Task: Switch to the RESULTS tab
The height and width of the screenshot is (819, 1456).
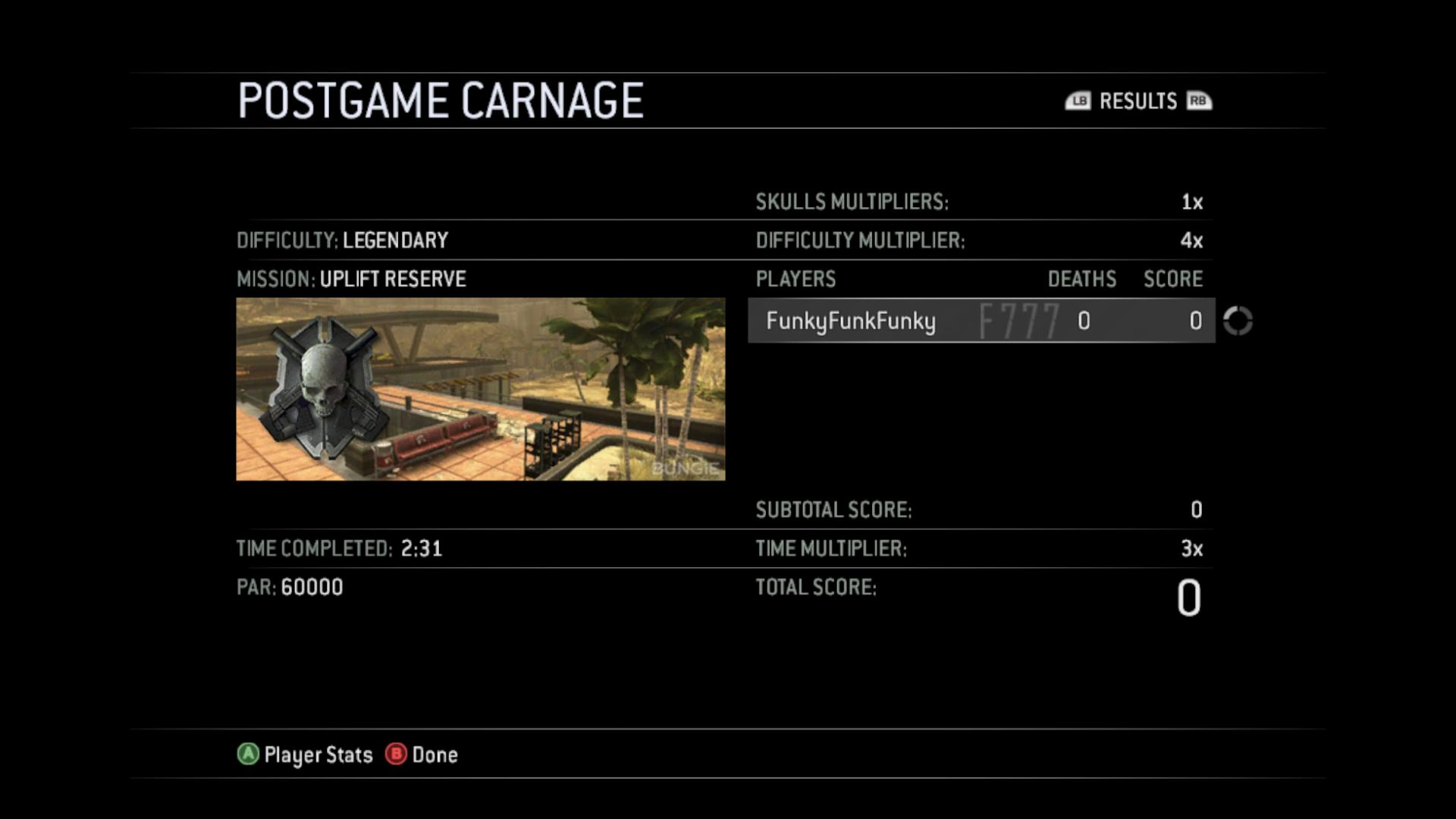Action: click(1137, 101)
